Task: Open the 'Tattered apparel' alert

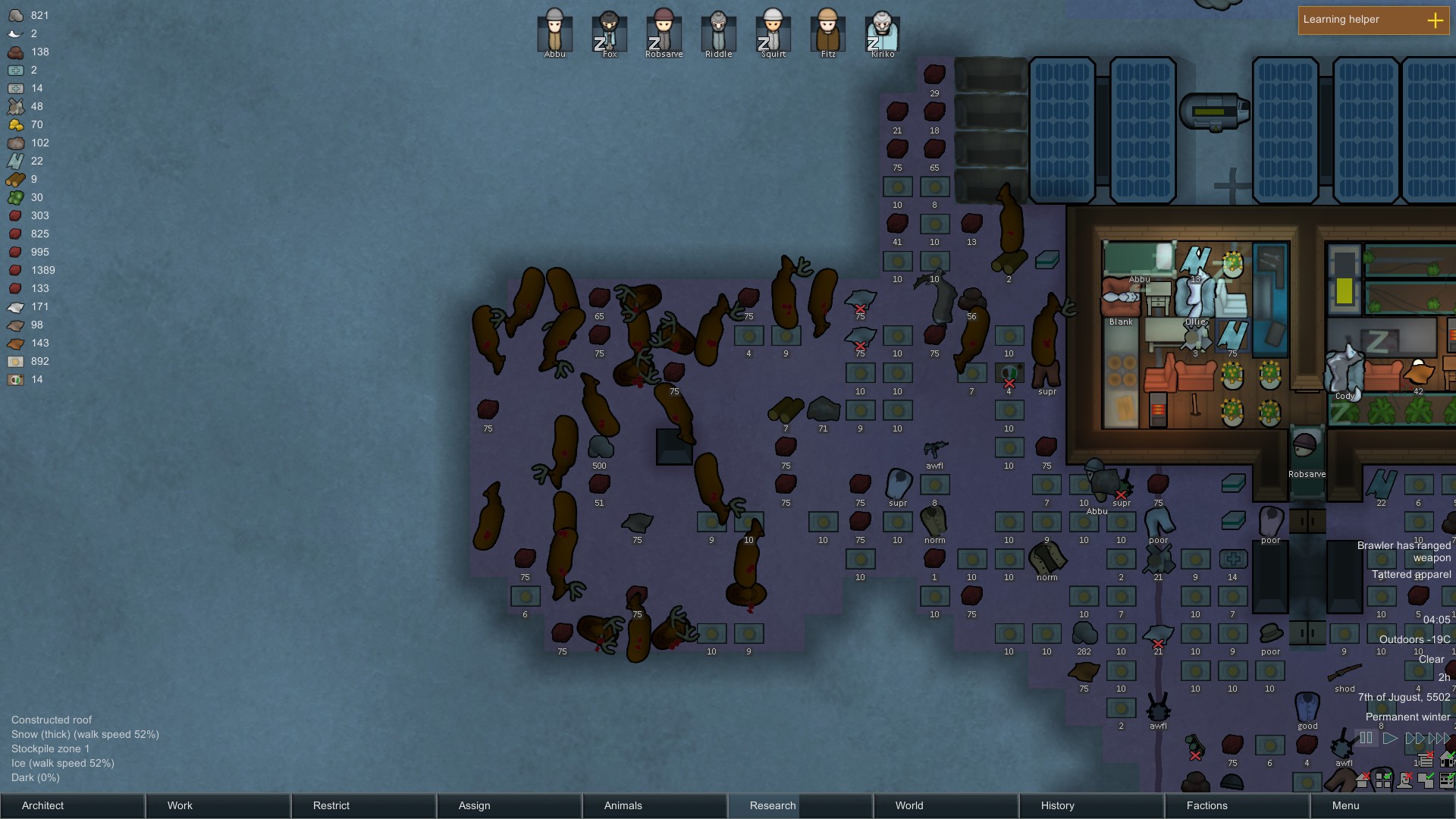Action: (x=1410, y=575)
